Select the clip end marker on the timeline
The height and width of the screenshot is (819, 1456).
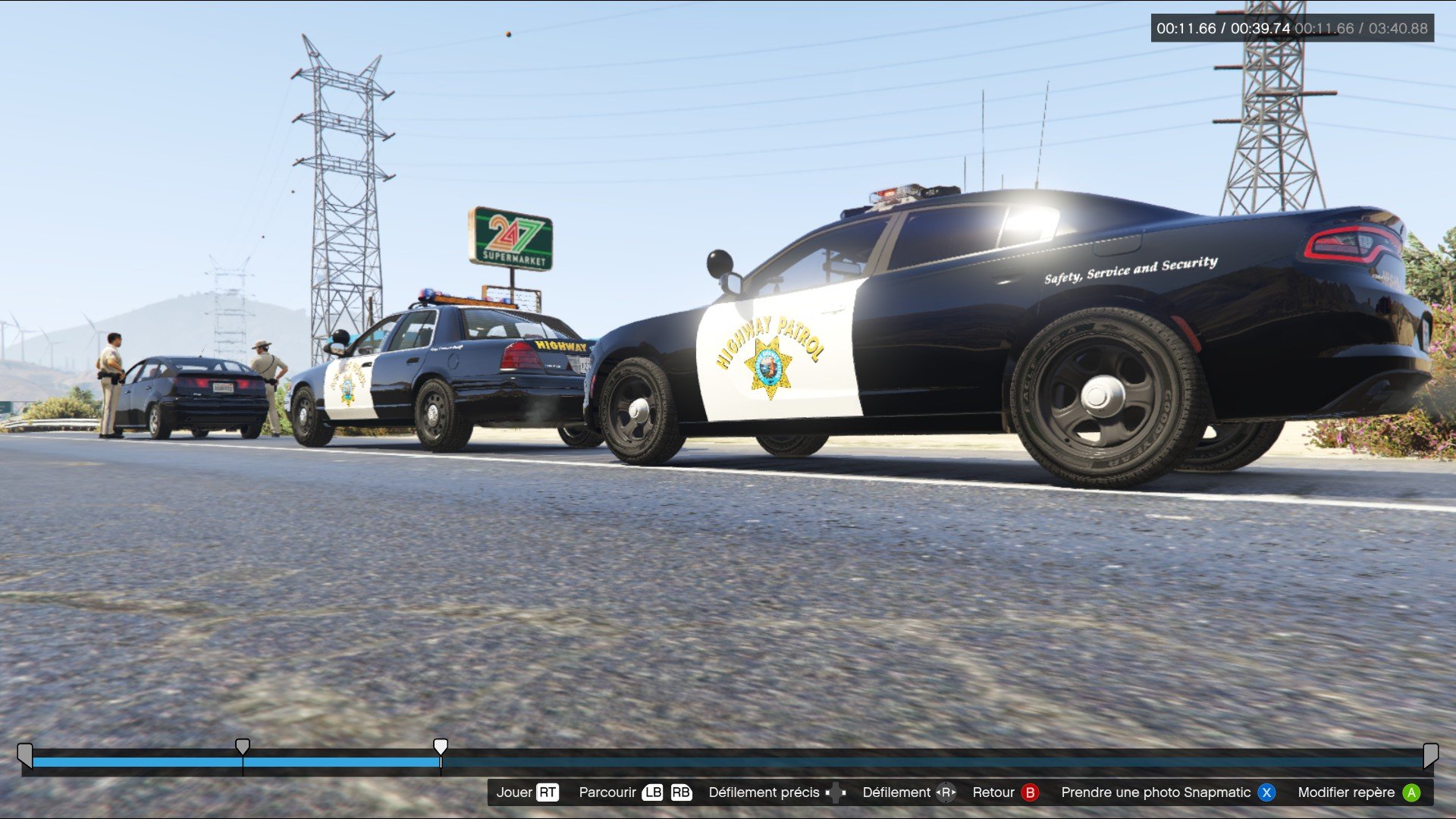click(x=1430, y=754)
